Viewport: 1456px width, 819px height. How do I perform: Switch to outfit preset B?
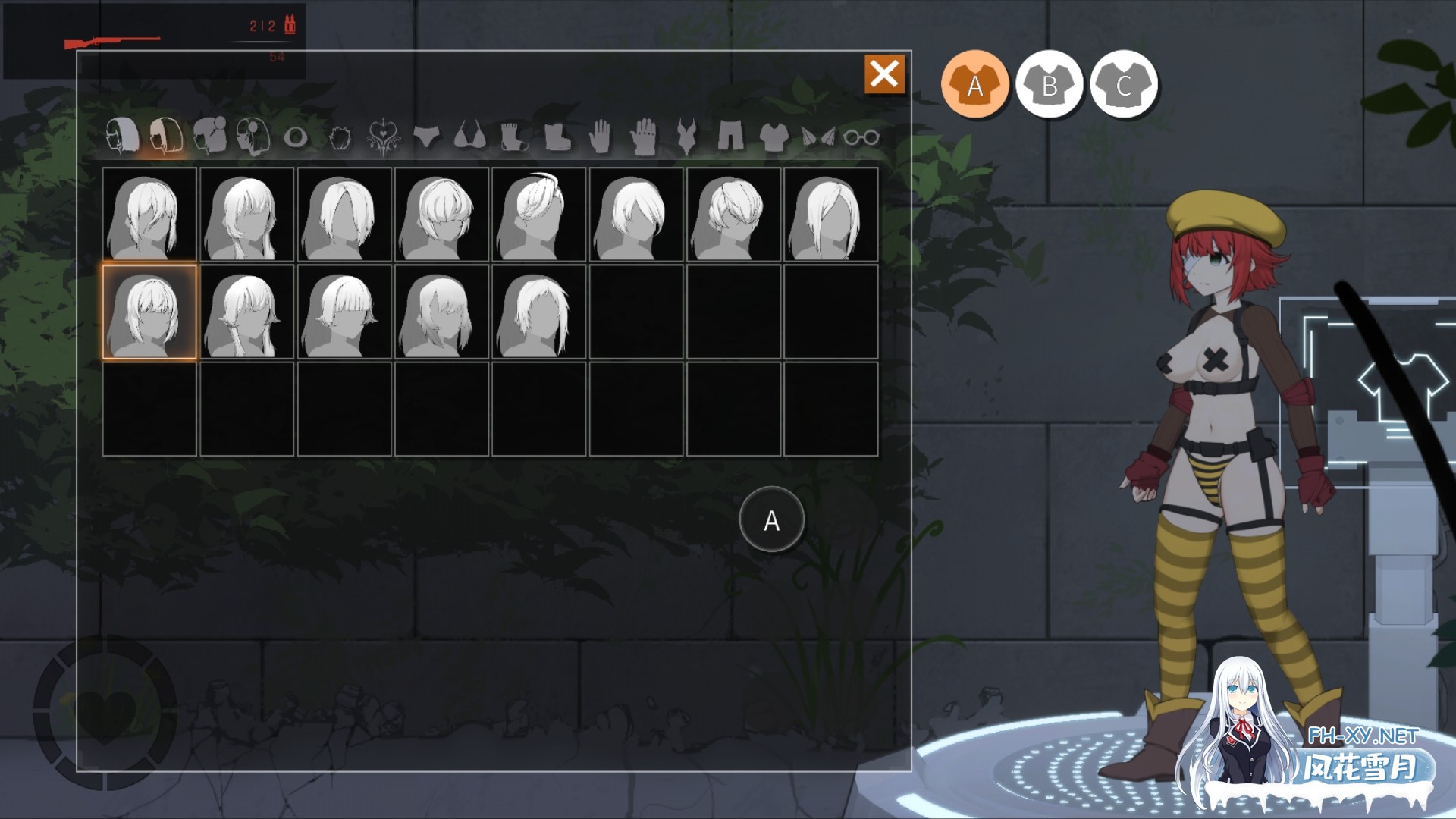pos(1050,85)
